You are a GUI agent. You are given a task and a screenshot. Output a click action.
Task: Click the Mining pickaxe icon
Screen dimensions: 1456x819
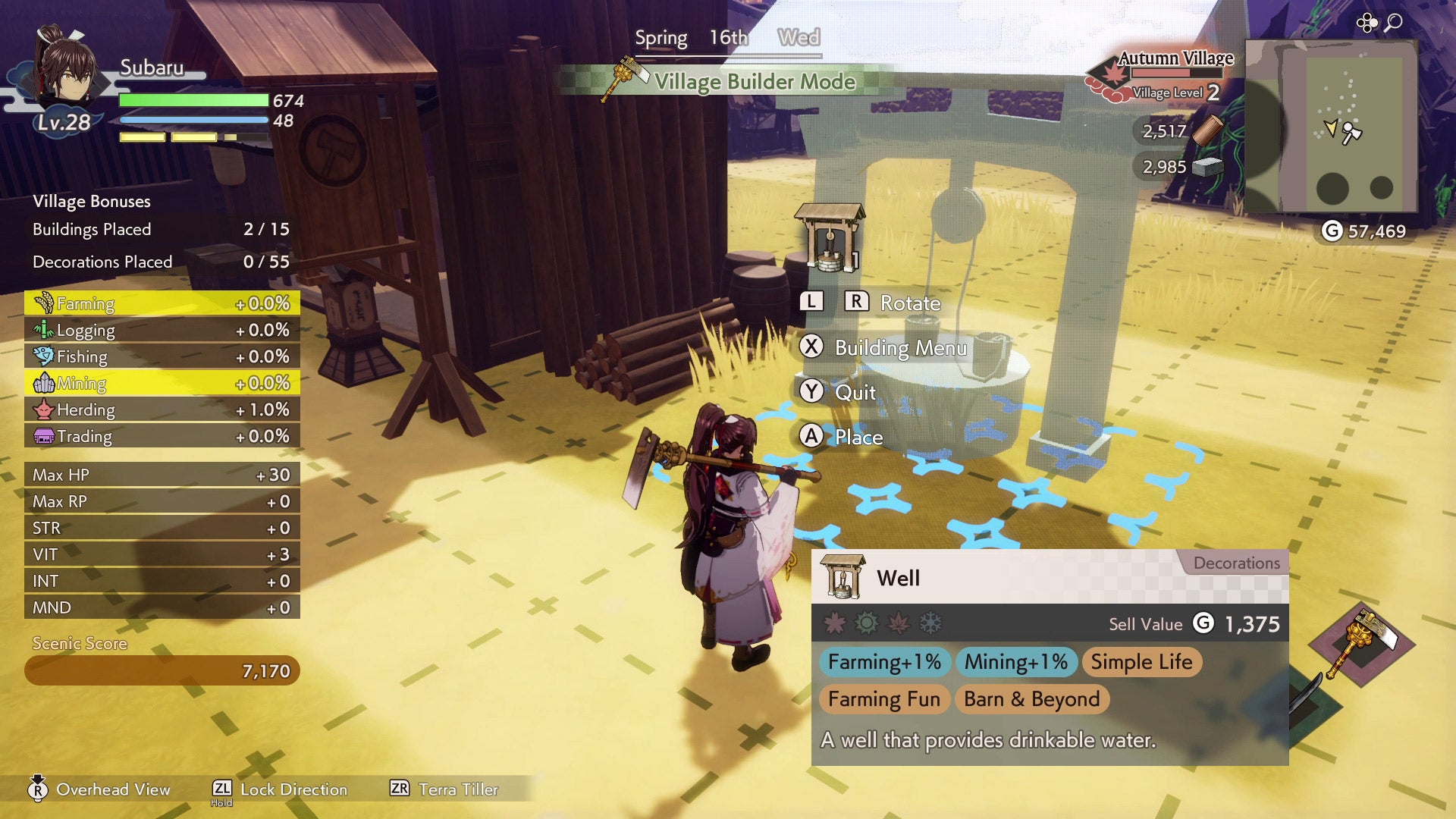(43, 383)
